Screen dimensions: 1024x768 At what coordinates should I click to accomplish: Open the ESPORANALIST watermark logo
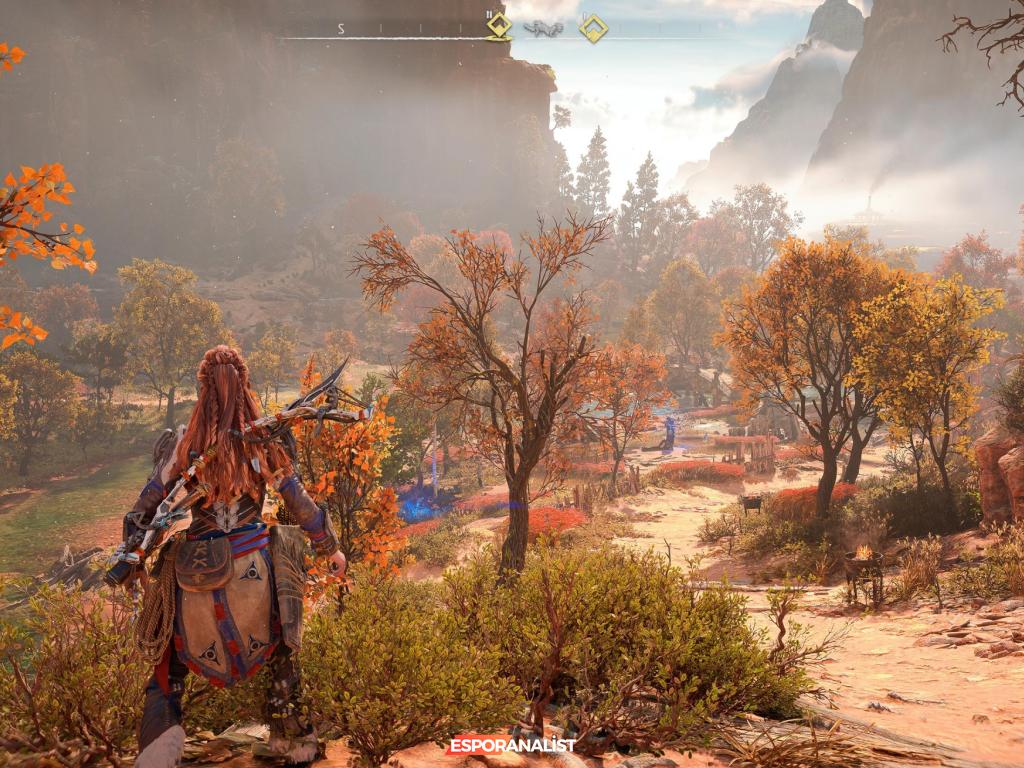click(x=512, y=745)
